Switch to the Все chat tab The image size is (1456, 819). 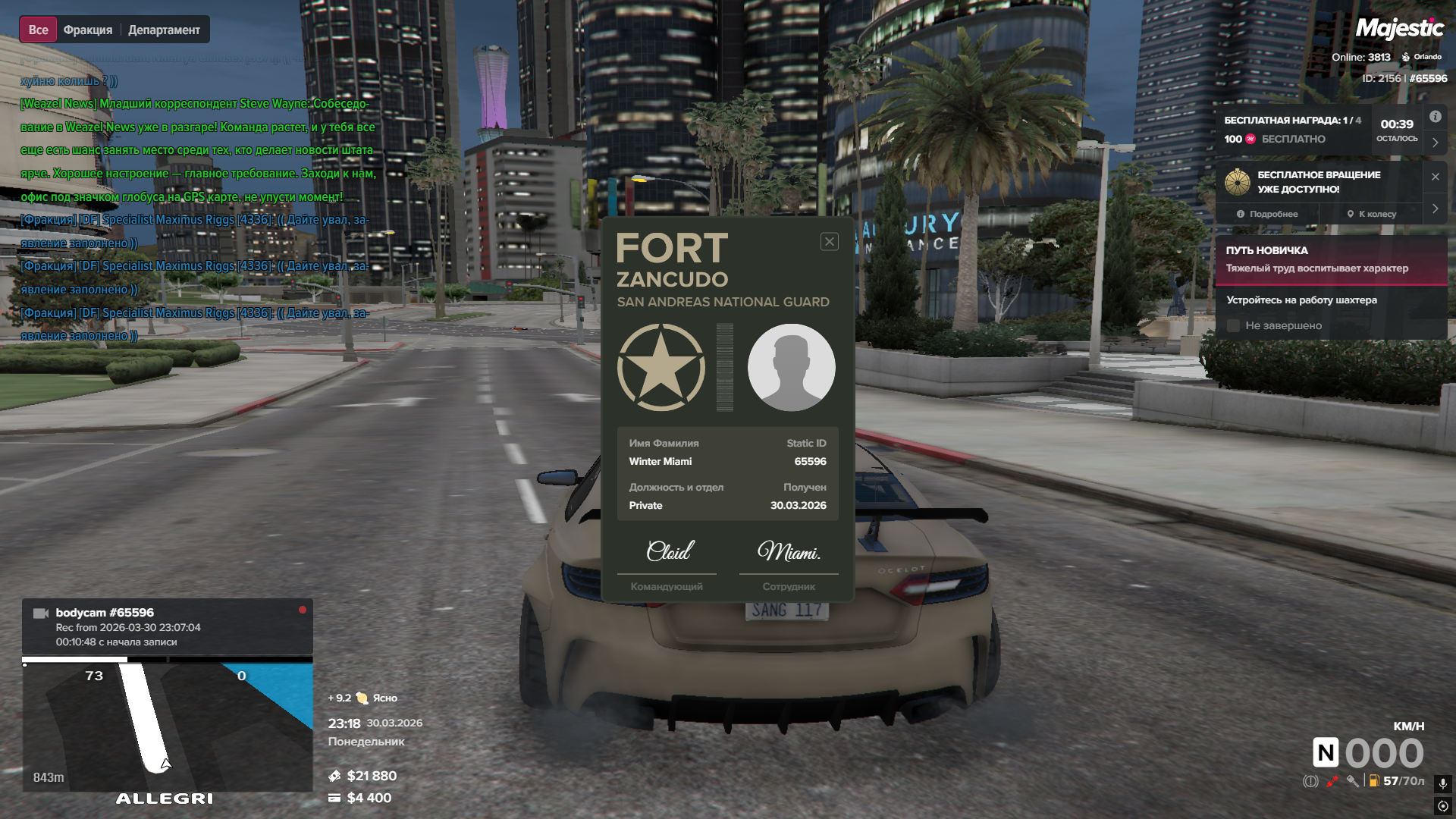tap(38, 30)
